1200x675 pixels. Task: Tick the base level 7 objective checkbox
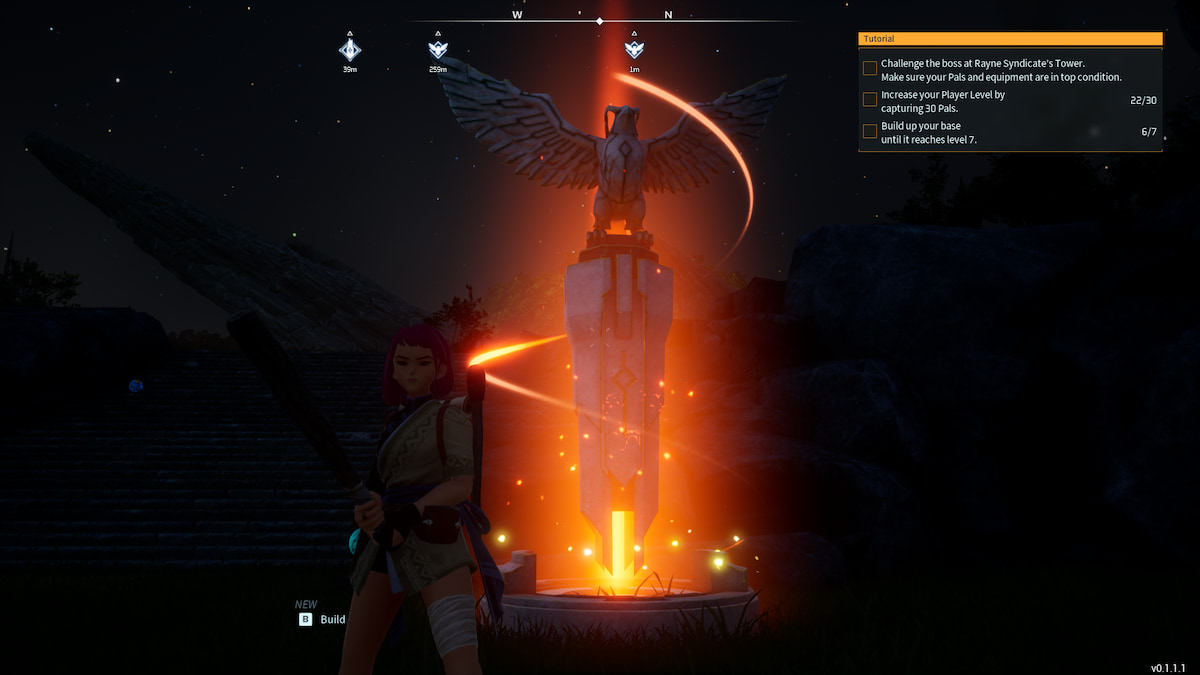tap(870, 131)
